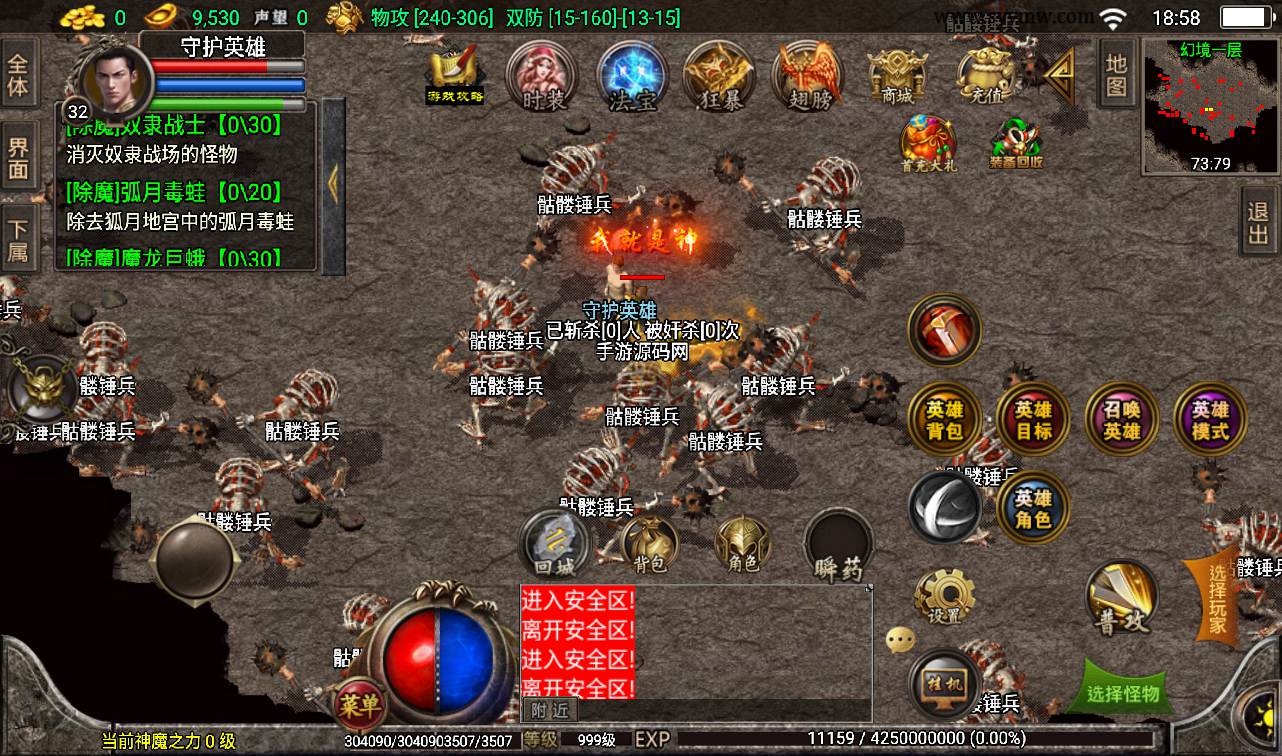Exit using the 退出 button
The image size is (1282, 756).
click(x=1258, y=224)
